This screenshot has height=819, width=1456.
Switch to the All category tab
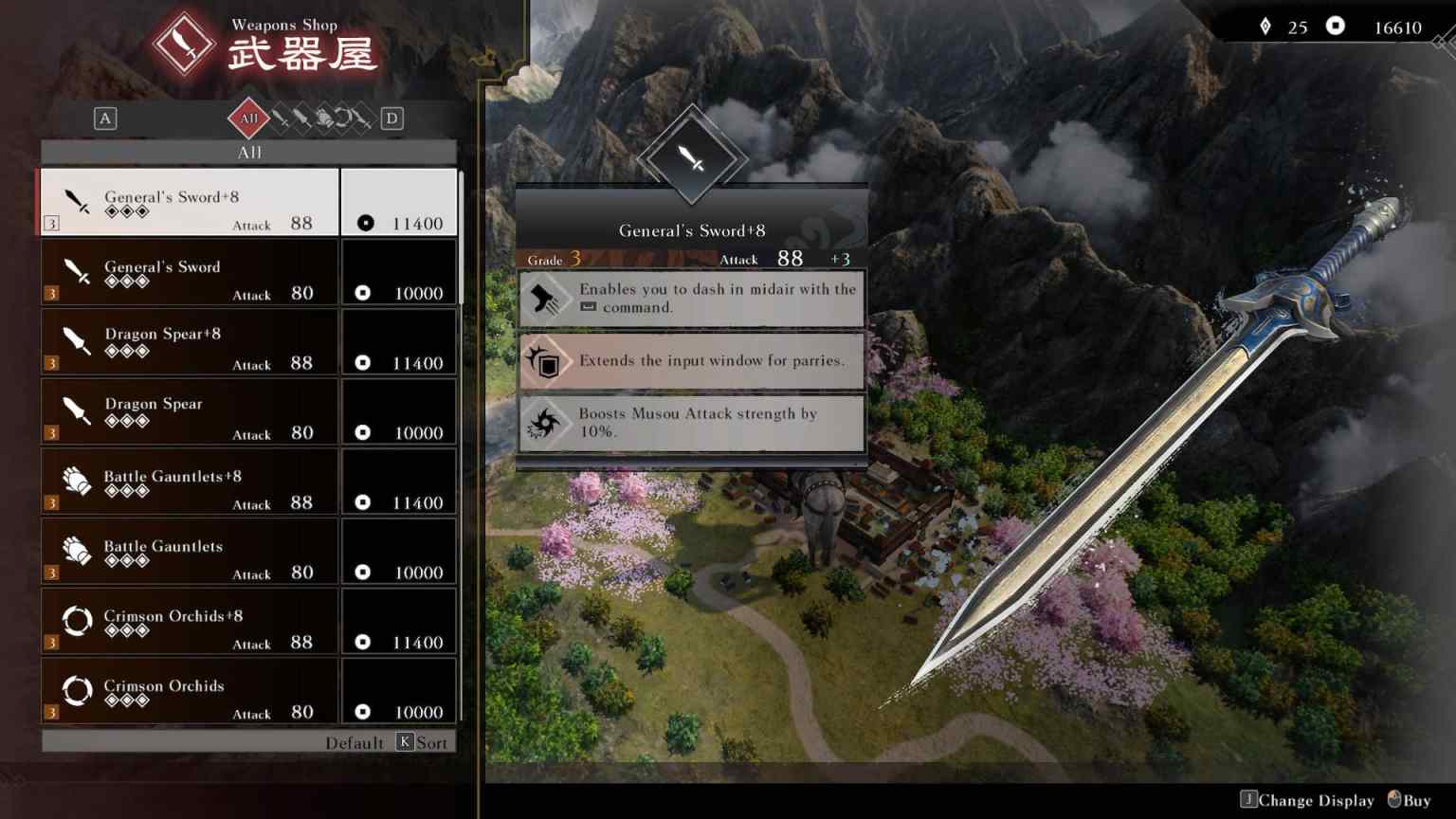pos(249,152)
